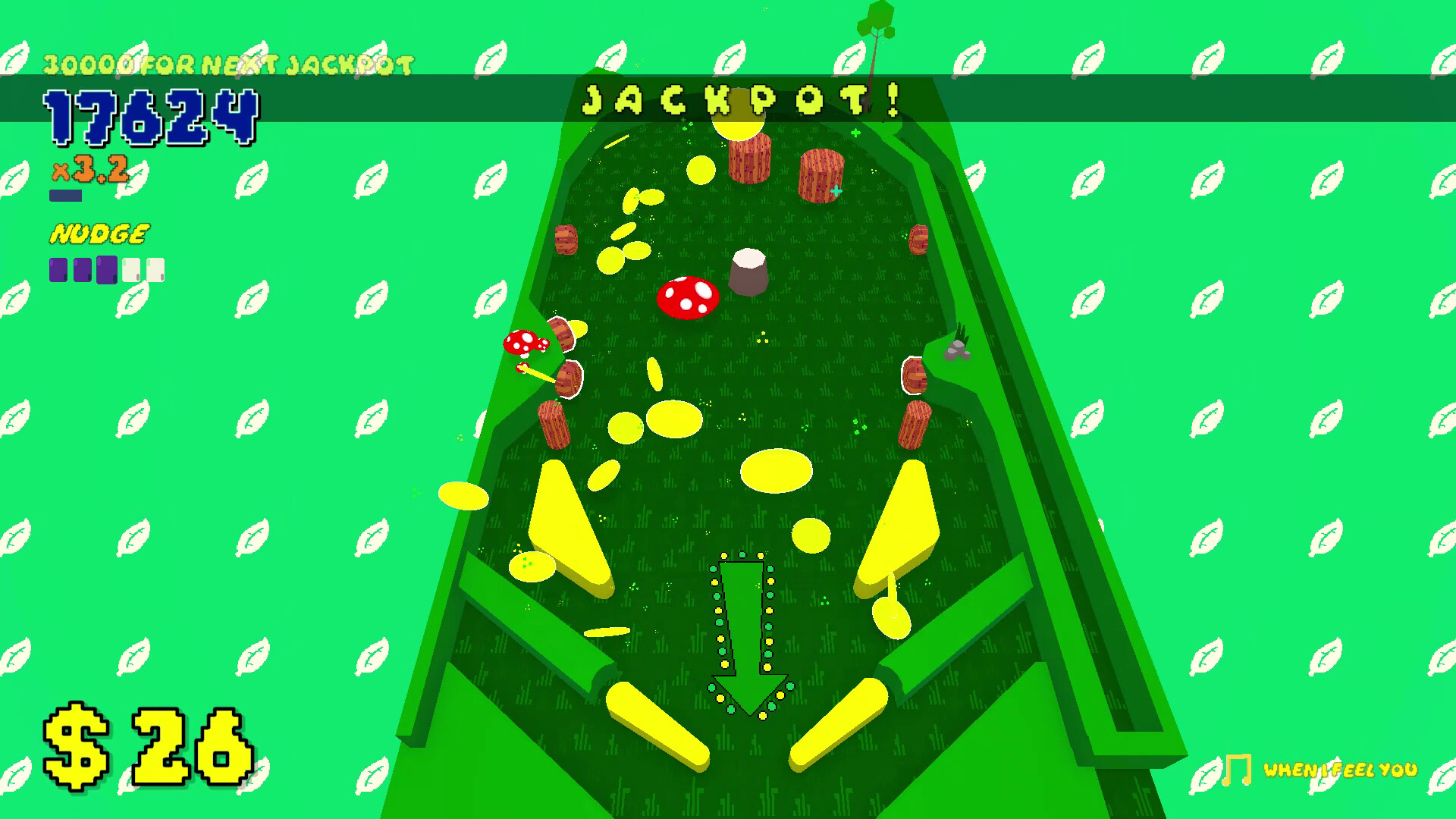Image resolution: width=1456 pixels, height=819 pixels.
Task: Click the JACKPOT! banner text
Action: [741, 99]
